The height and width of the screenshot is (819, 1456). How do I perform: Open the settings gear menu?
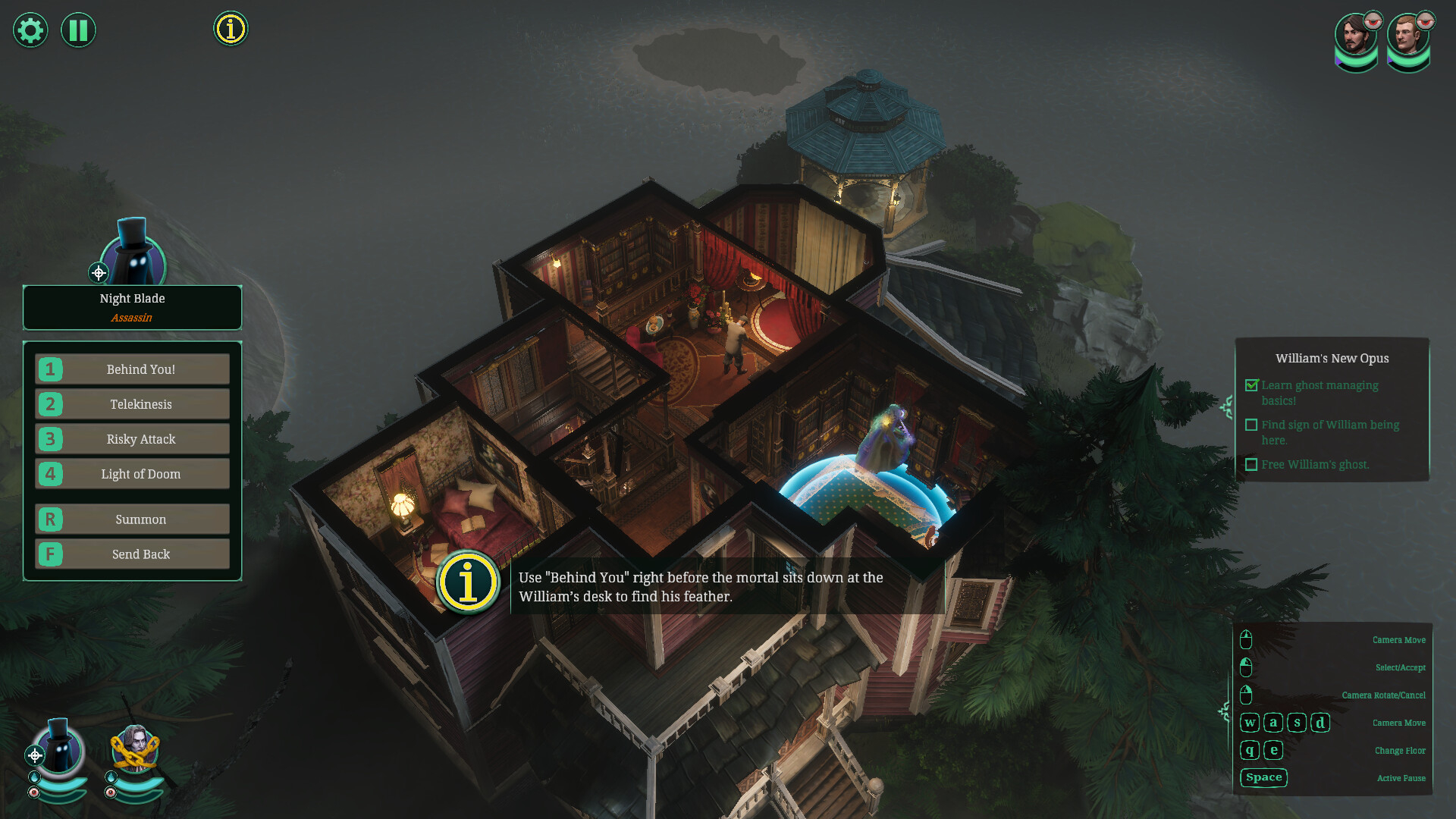pos(30,30)
